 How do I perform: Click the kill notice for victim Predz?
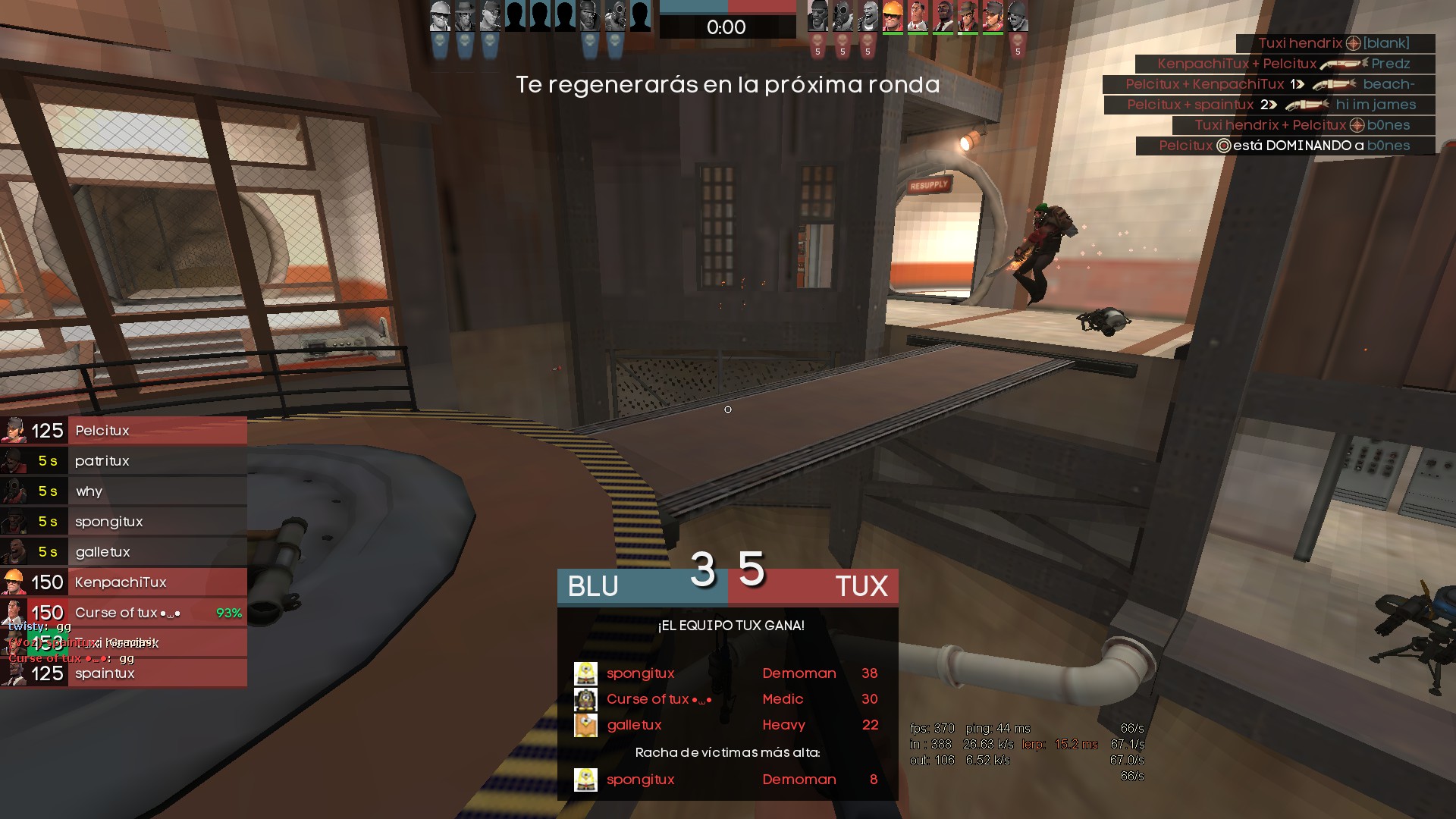(x=1284, y=64)
